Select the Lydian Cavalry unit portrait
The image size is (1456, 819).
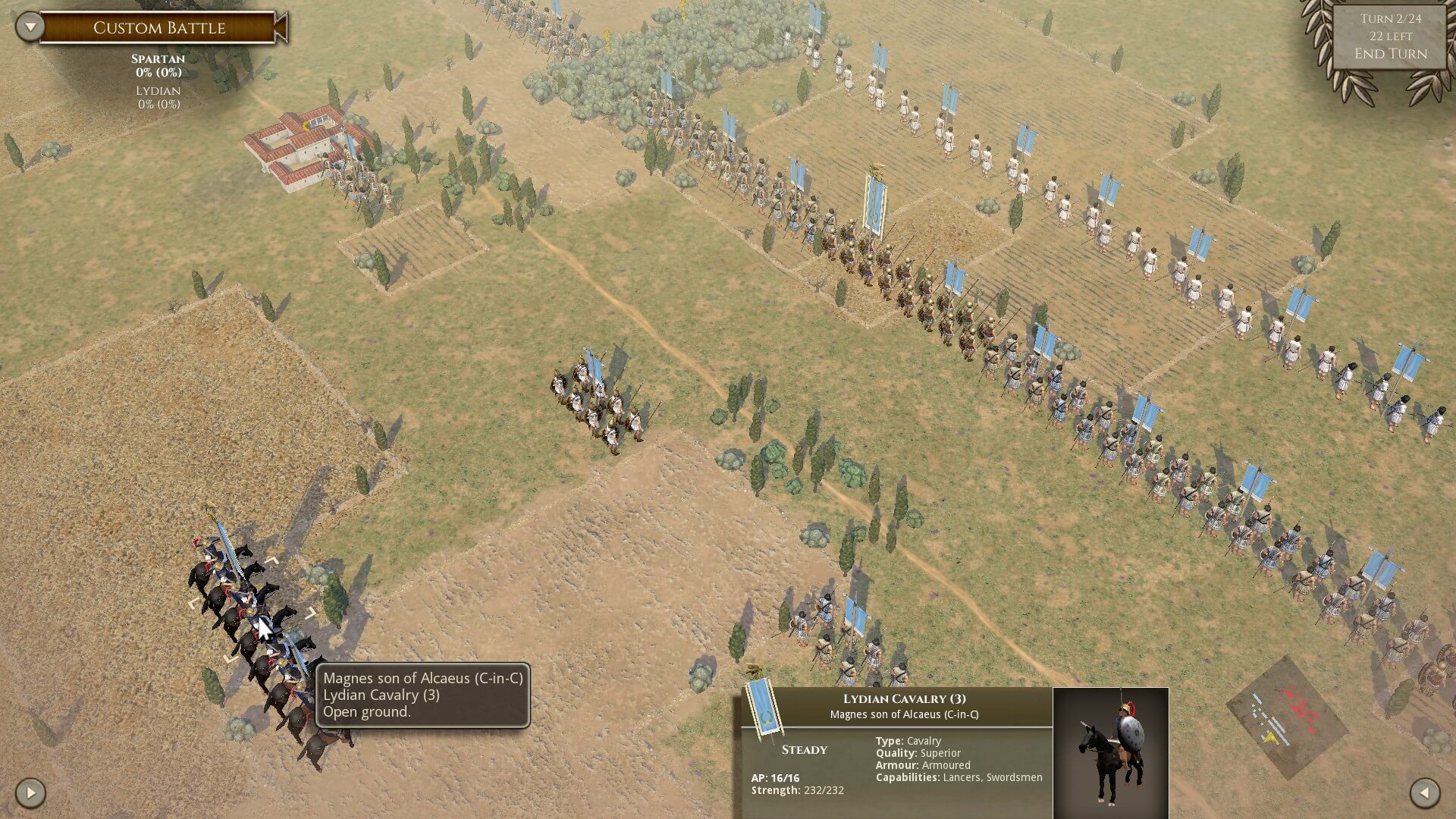[x=1110, y=752]
